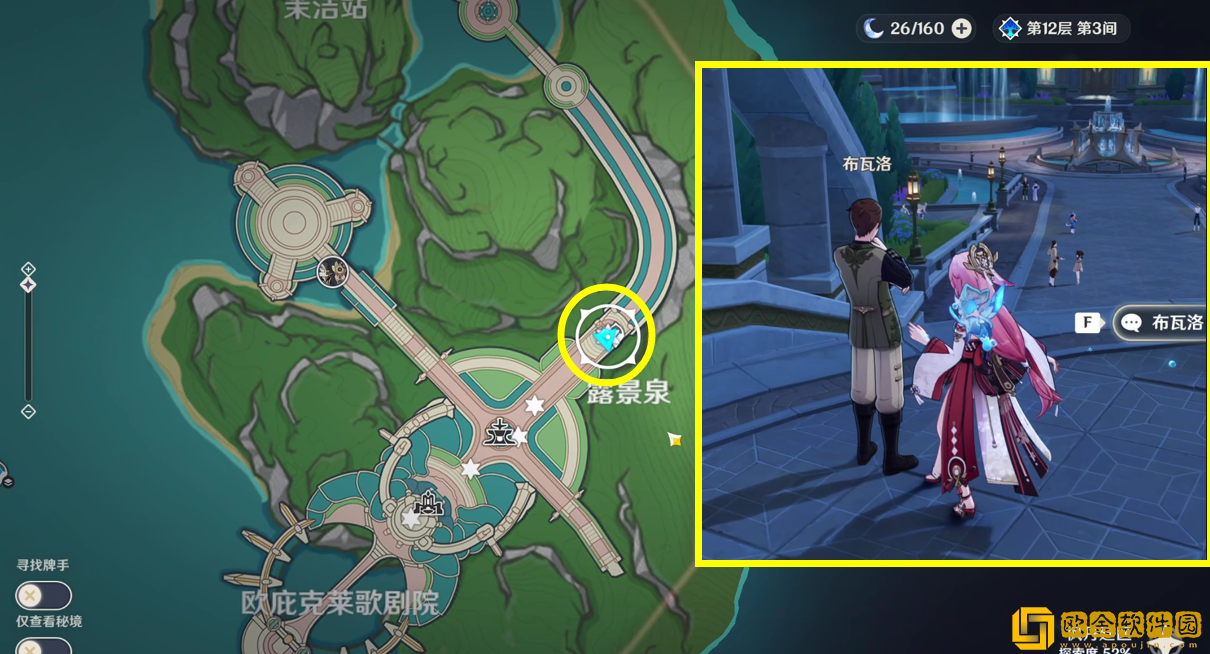Click the map zoom slider handle

point(28,286)
